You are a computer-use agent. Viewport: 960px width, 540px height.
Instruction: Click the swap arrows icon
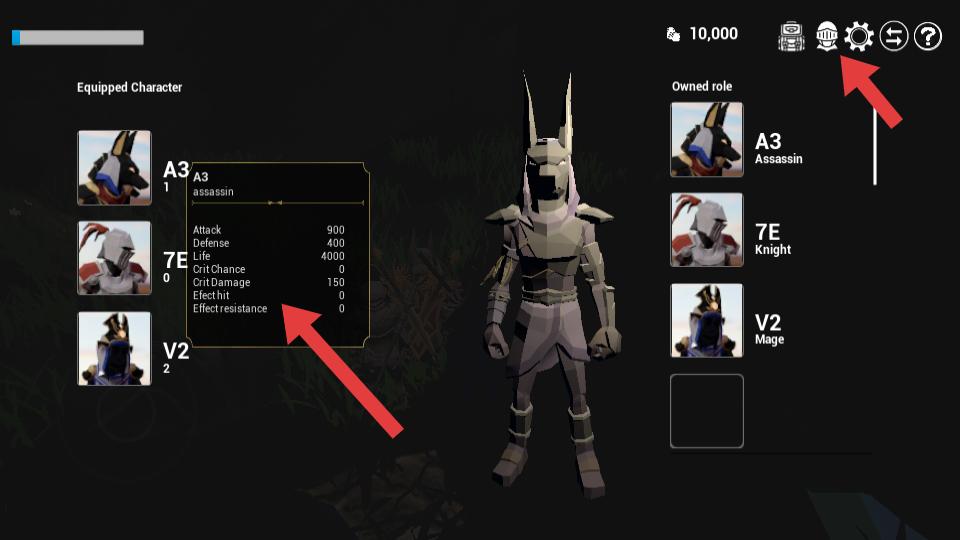(x=894, y=37)
